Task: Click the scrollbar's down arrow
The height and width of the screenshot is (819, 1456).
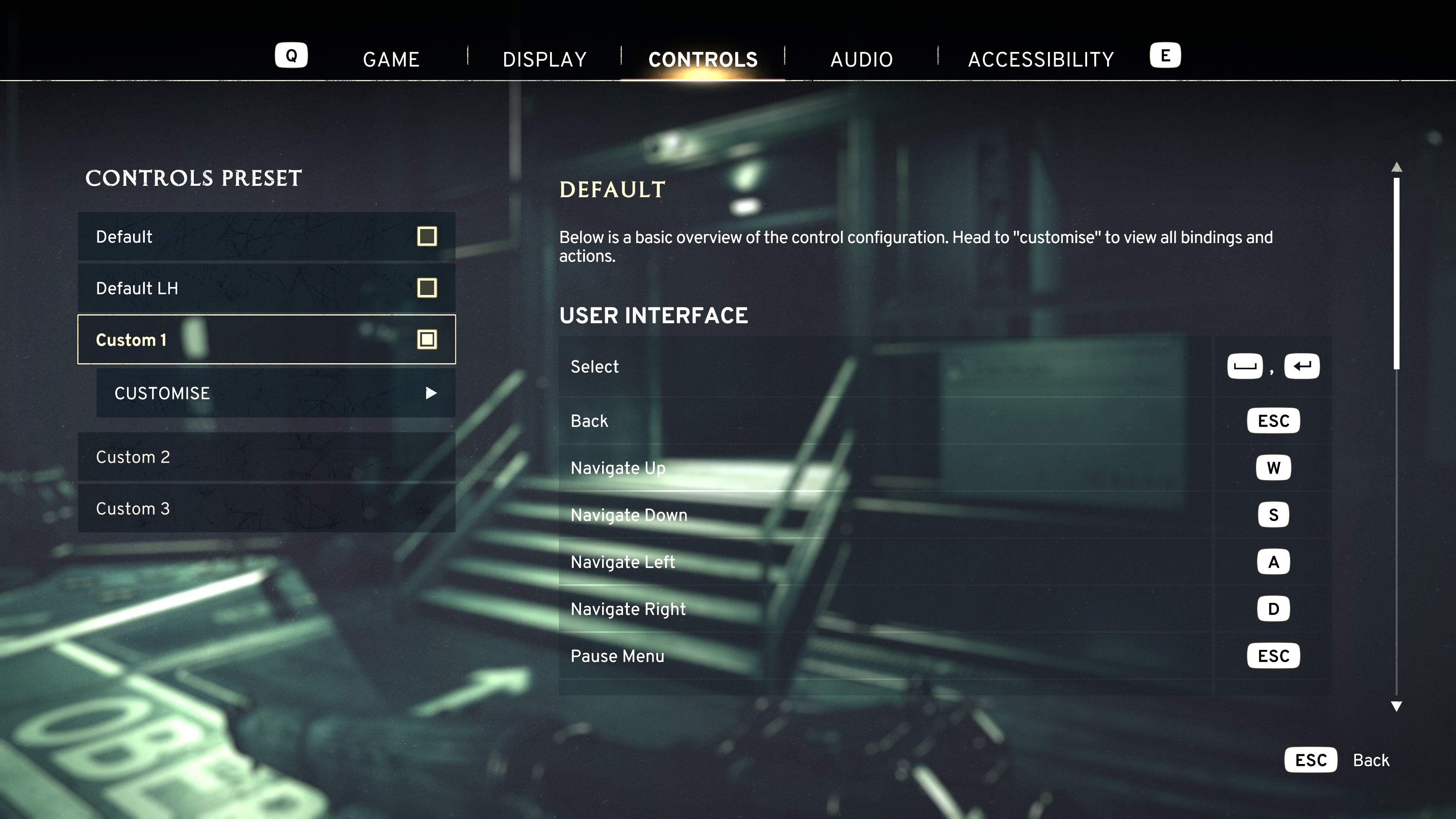Action: [1396, 706]
